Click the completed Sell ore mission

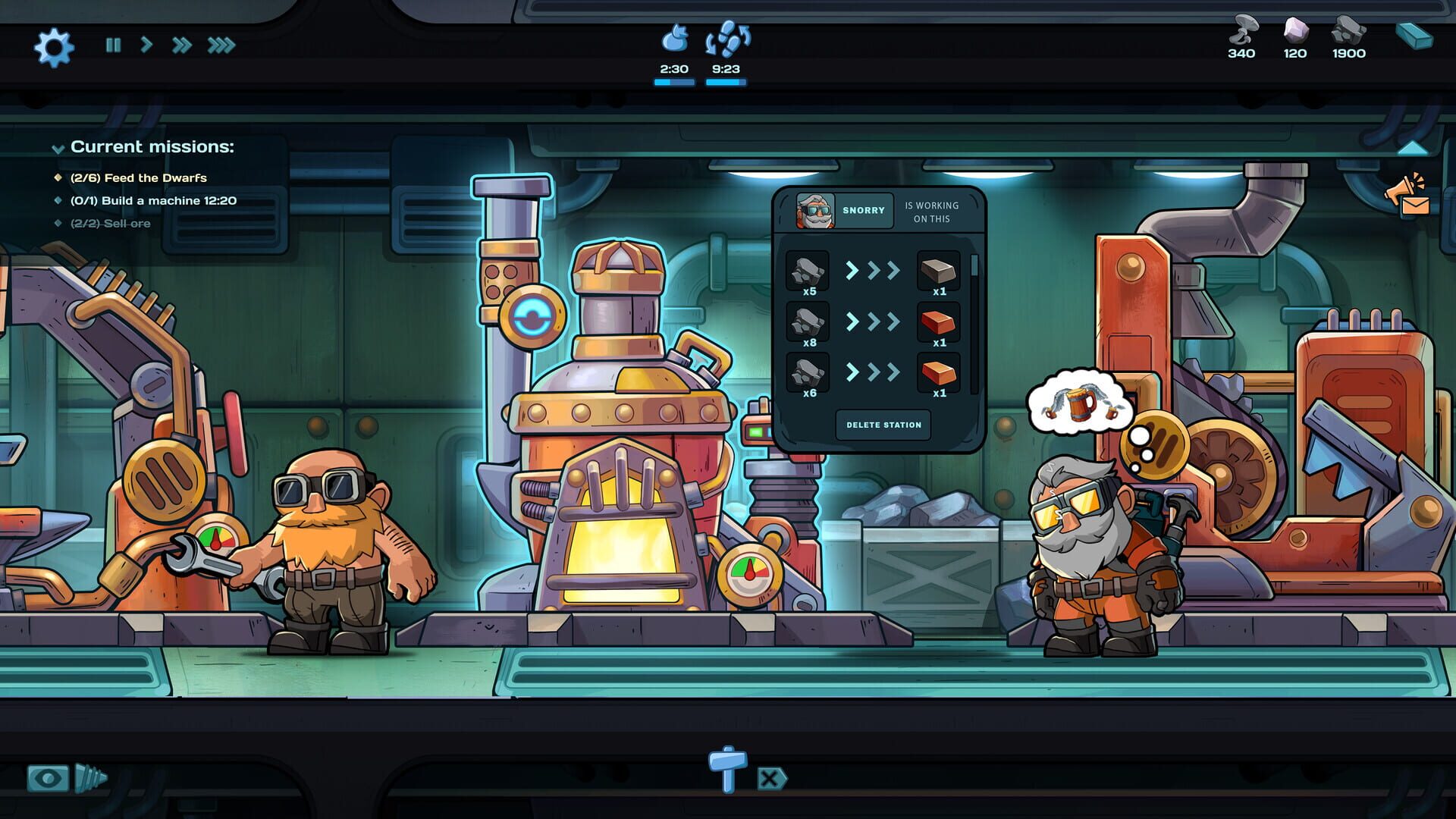[111, 224]
